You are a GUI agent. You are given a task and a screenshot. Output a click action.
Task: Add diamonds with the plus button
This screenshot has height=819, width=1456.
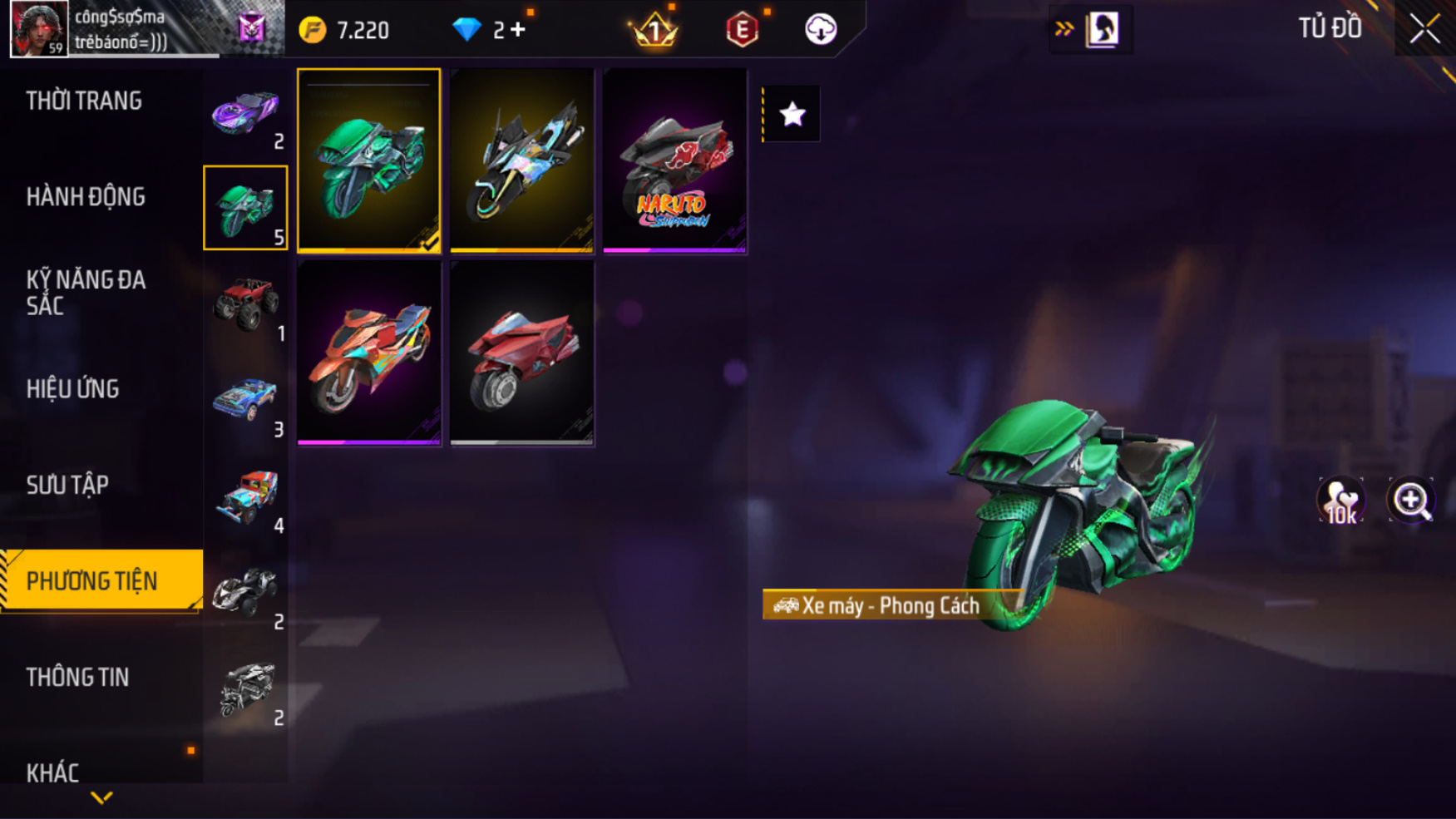tap(519, 30)
